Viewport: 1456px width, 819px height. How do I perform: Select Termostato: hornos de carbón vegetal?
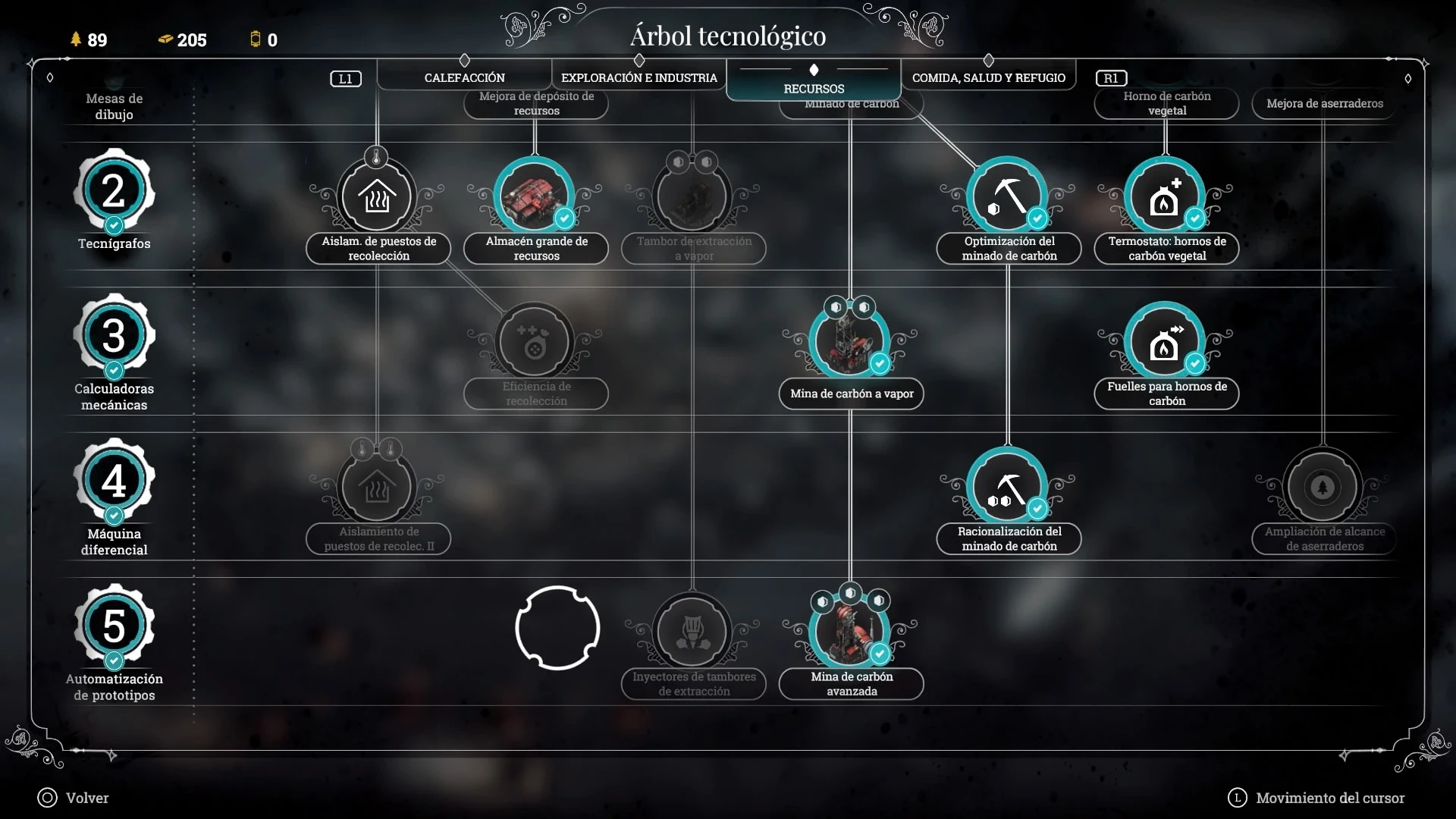[1166, 197]
